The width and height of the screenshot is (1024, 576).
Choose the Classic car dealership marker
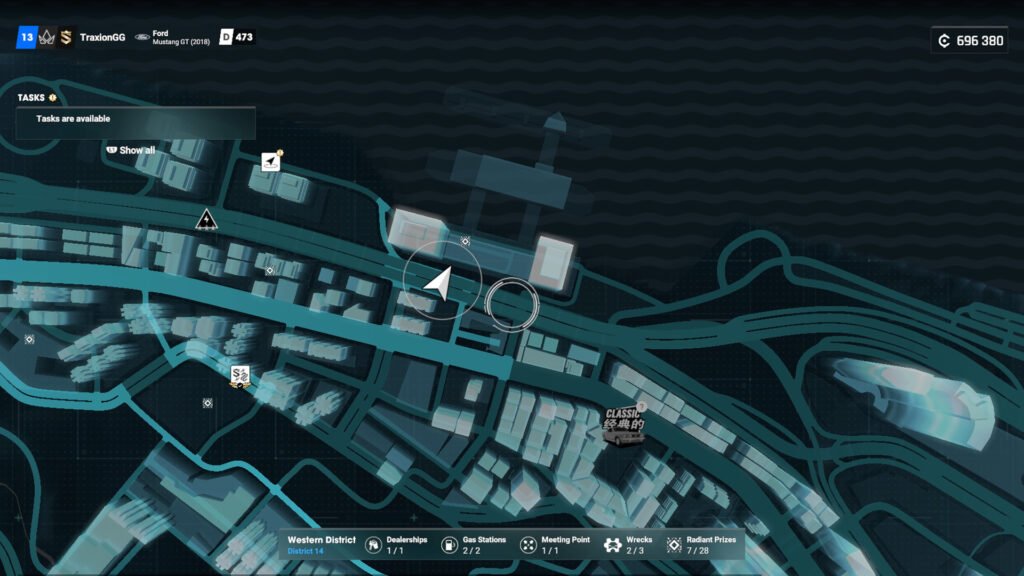pos(623,425)
